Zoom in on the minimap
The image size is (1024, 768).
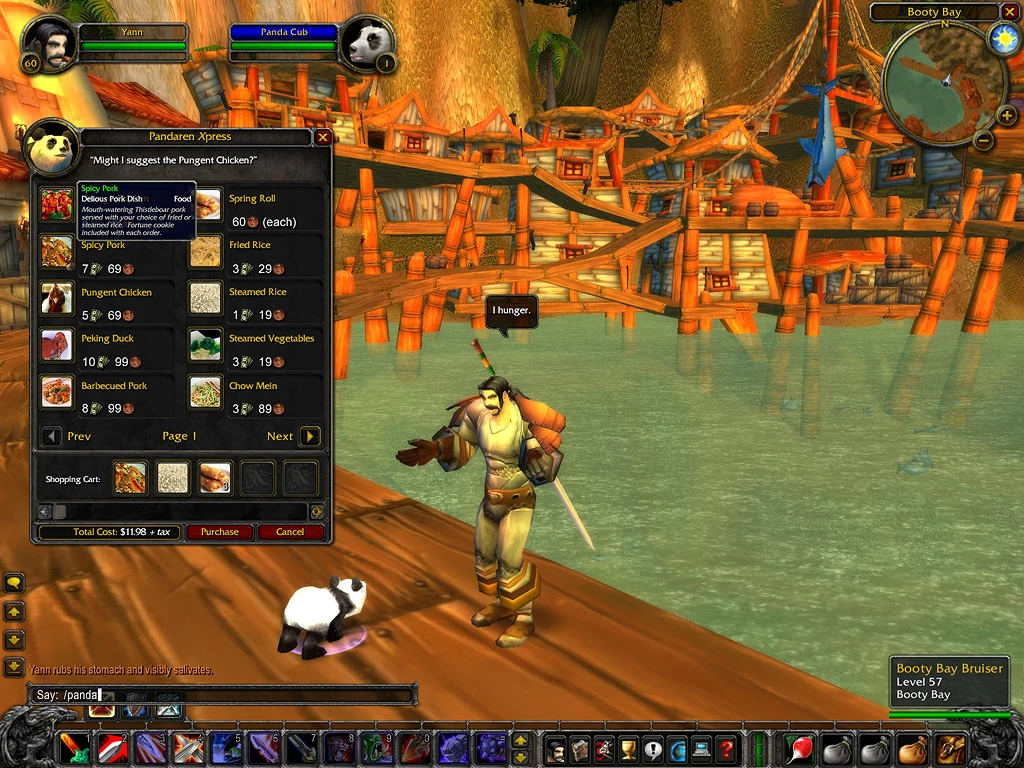[x=1006, y=116]
